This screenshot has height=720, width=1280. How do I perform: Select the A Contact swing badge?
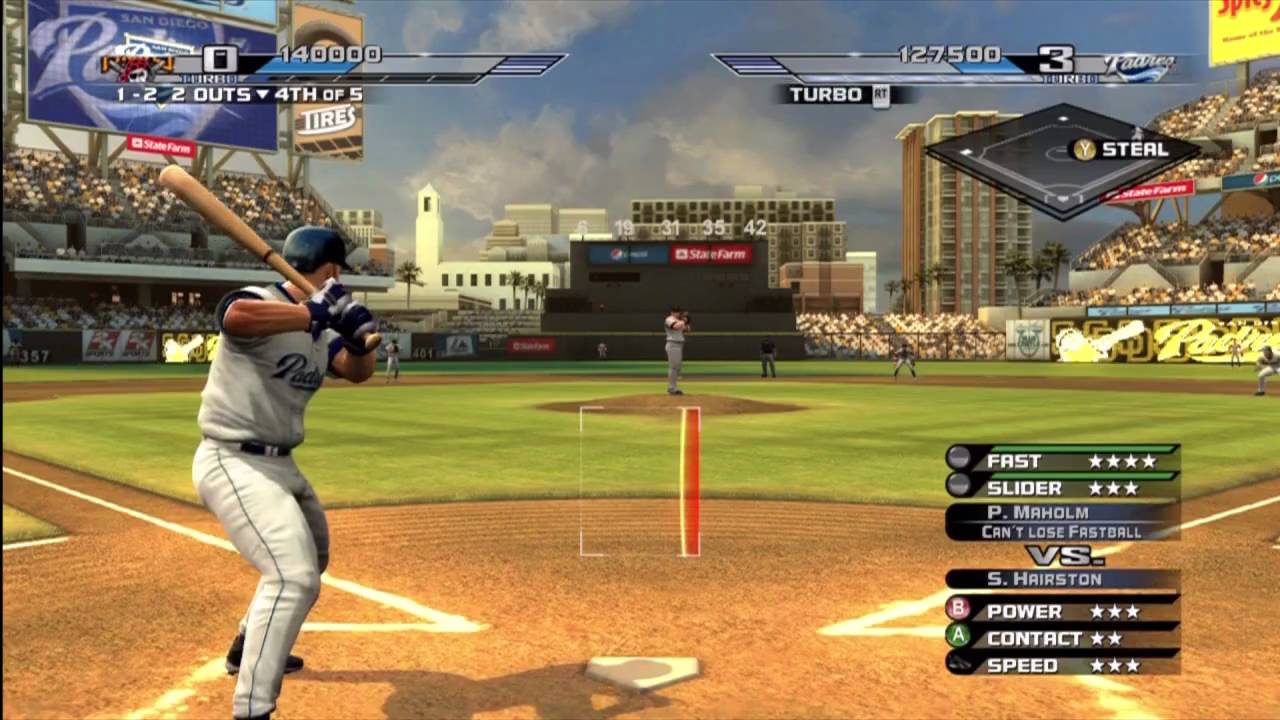[957, 636]
